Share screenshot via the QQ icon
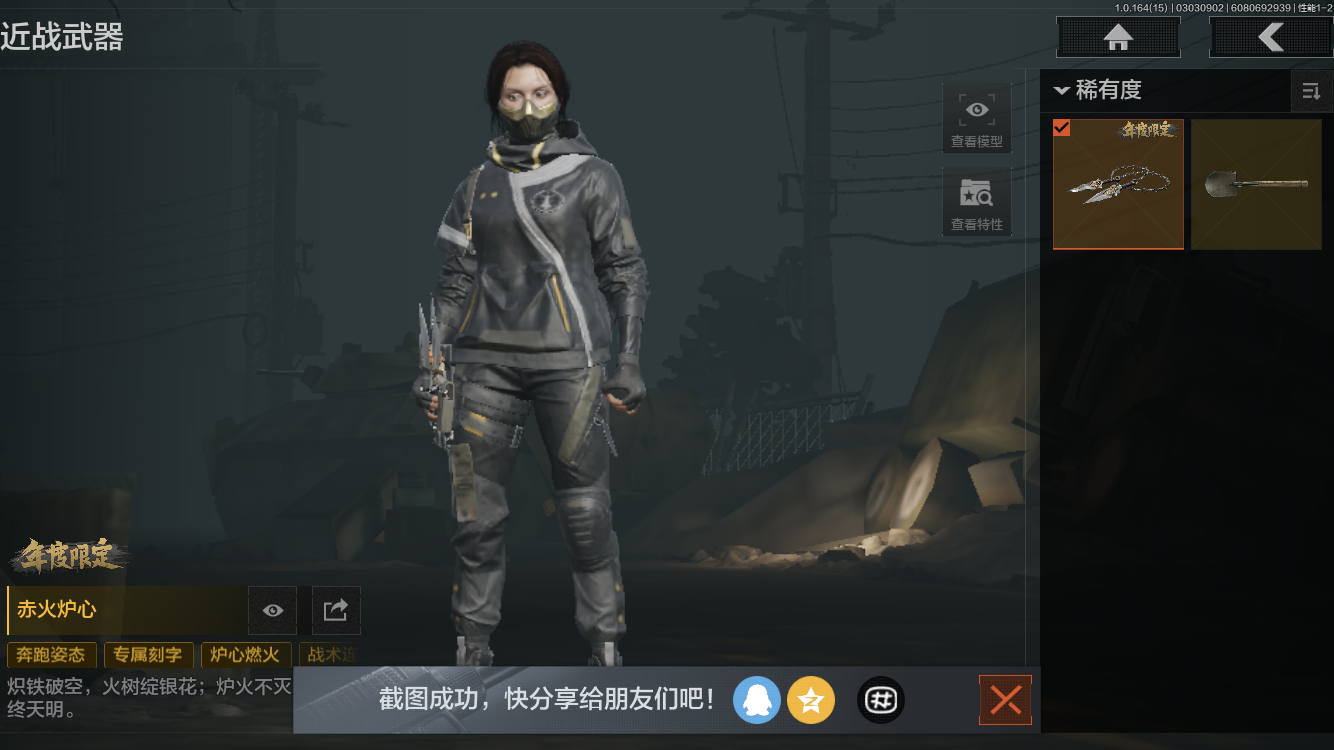The image size is (1334, 750). tap(757, 700)
